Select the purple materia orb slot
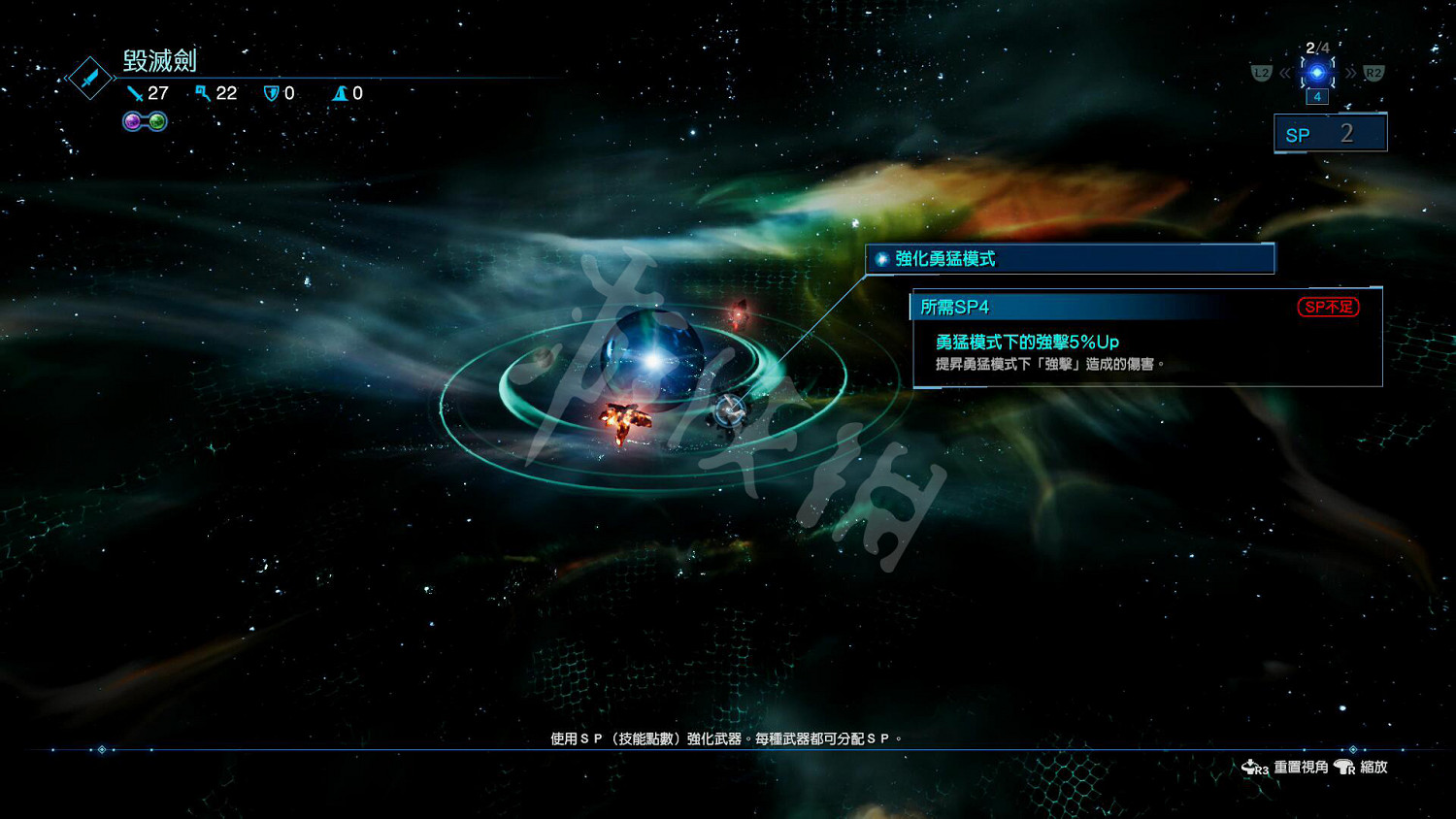 point(132,121)
